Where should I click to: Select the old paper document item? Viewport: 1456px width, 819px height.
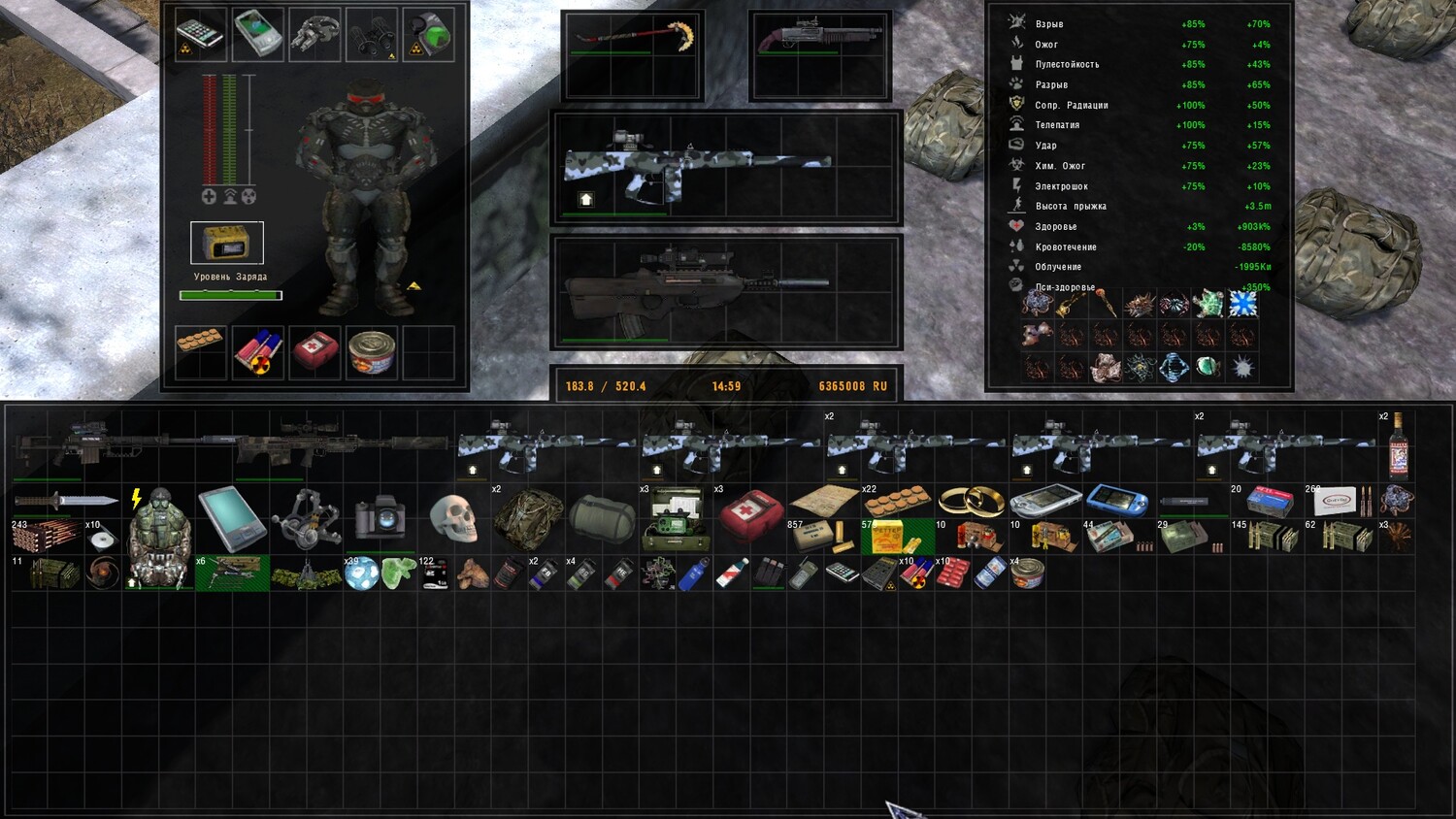pyautogui.click(x=823, y=501)
